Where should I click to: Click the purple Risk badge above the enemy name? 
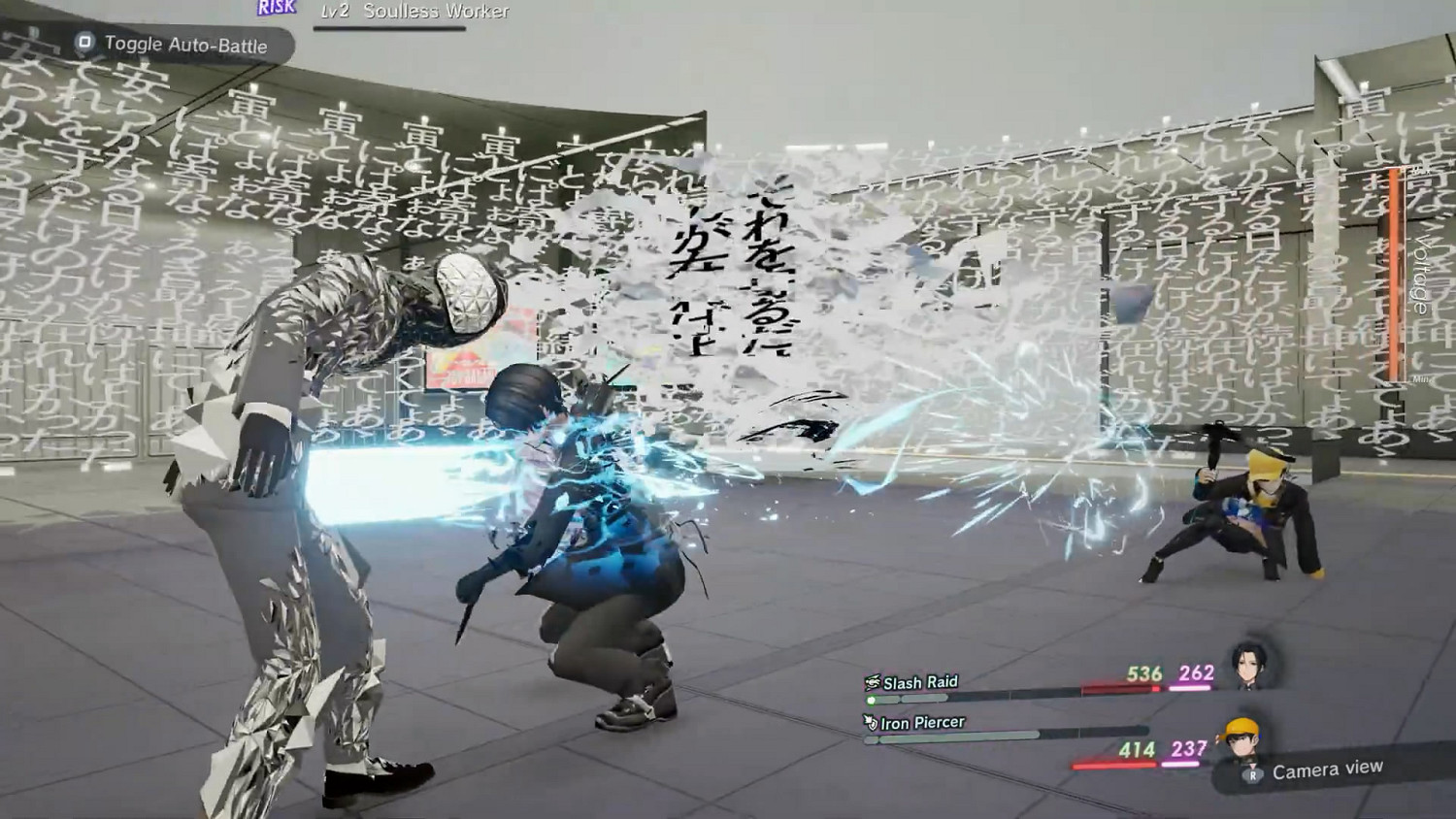click(277, 9)
